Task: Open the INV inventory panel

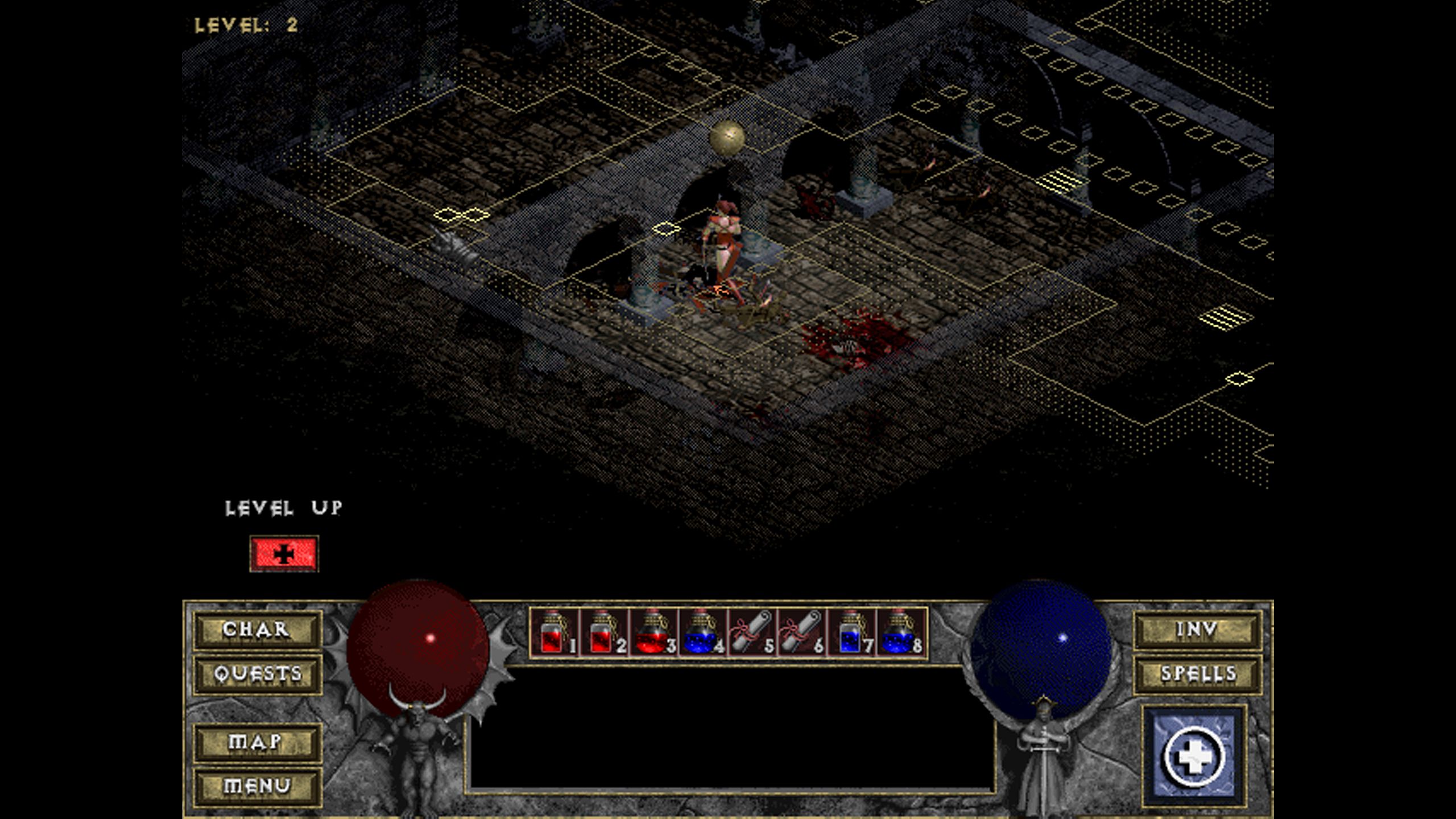Action: [1197, 630]
